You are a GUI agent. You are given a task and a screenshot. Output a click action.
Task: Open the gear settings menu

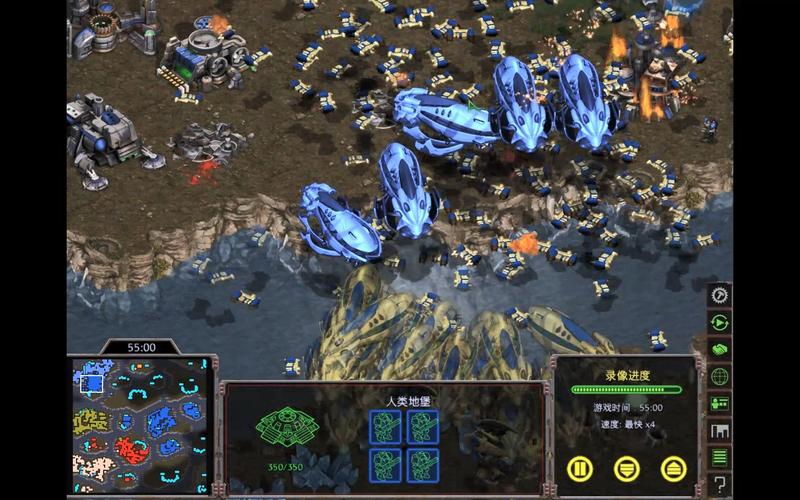(x=719, y=296)
